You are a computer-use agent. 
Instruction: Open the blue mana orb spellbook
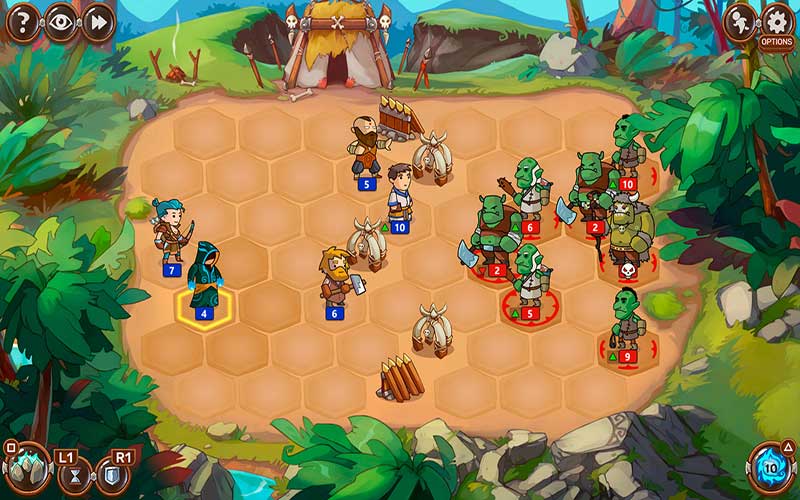(771, 467)
